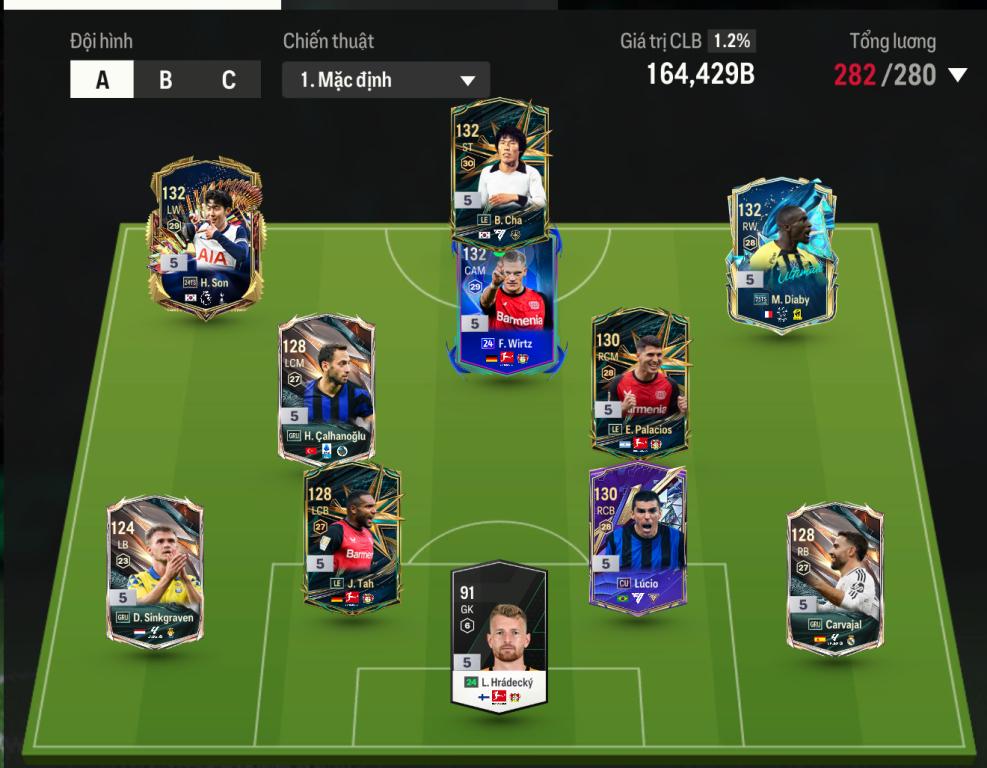The image size is (987, 768).
Task: Choose the E. Palacios RCM card
Action: (640, 385)
